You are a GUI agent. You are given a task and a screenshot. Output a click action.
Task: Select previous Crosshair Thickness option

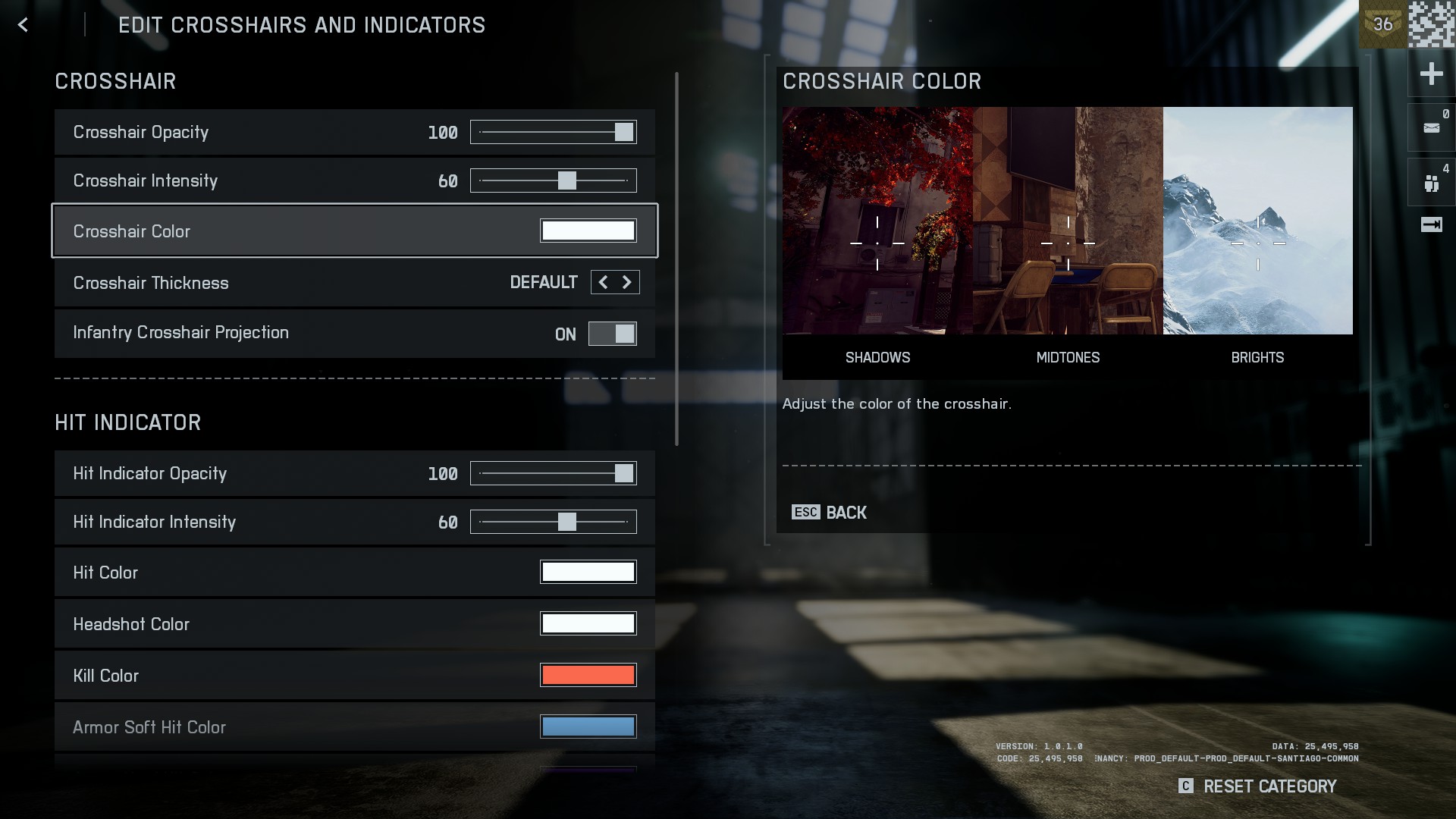pos(603,282)
